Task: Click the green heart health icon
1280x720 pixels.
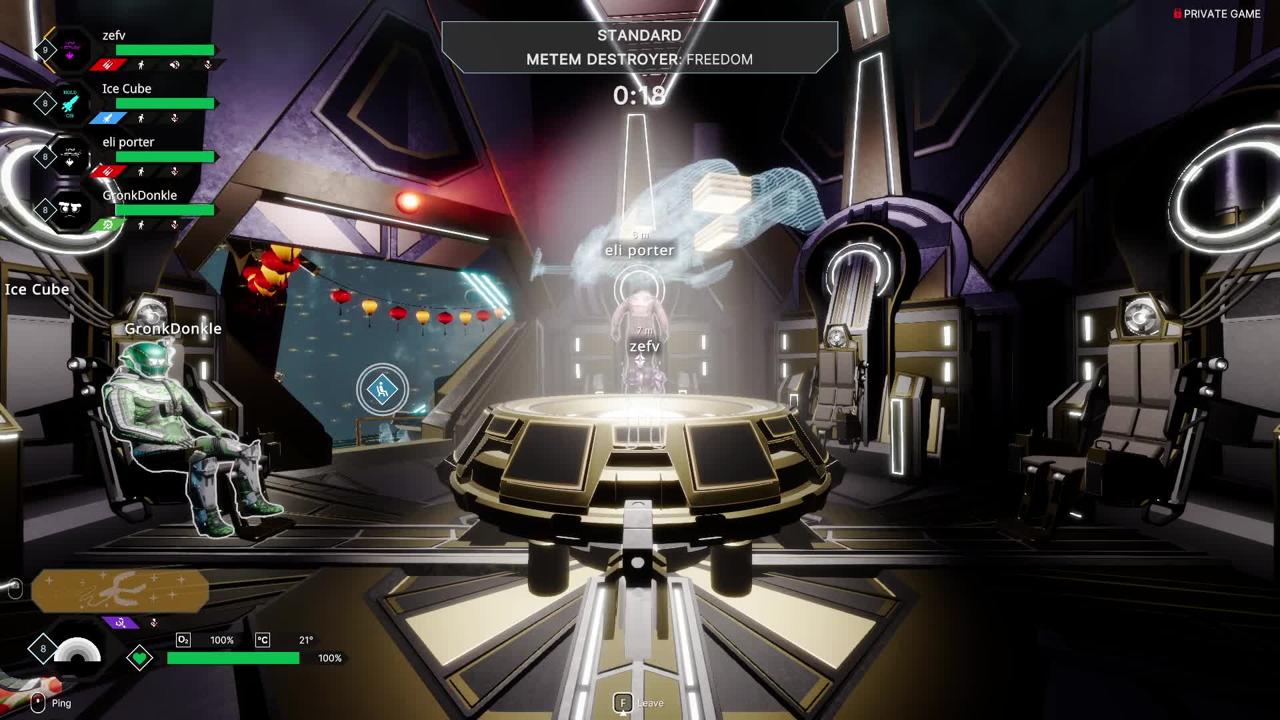Action: 140,657
